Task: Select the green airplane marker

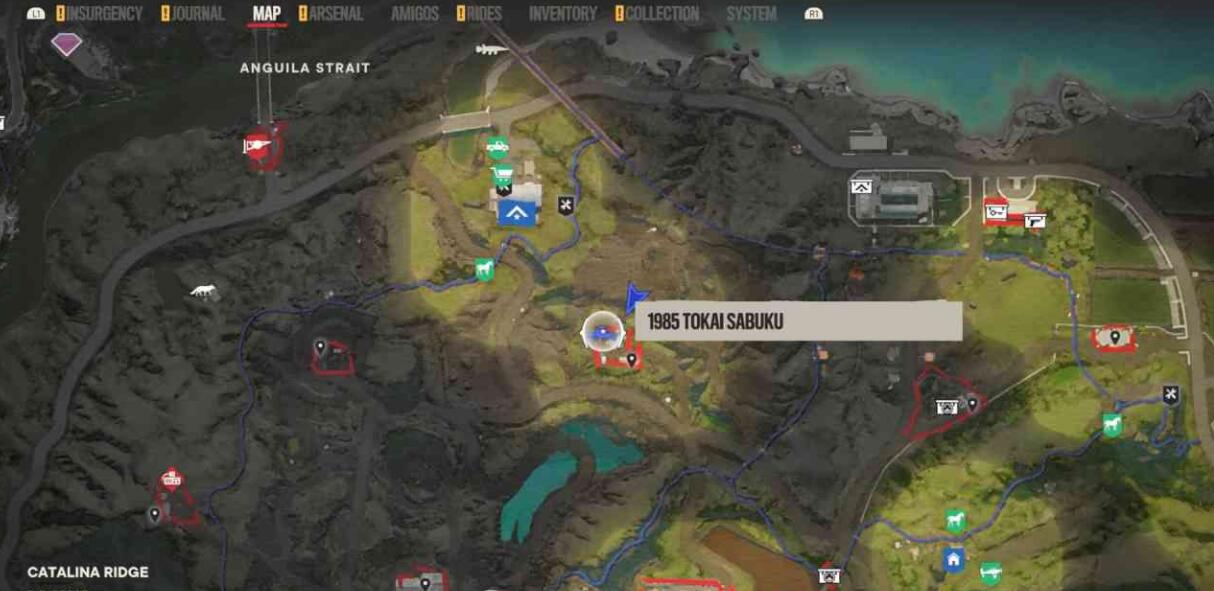Action: 990,572
